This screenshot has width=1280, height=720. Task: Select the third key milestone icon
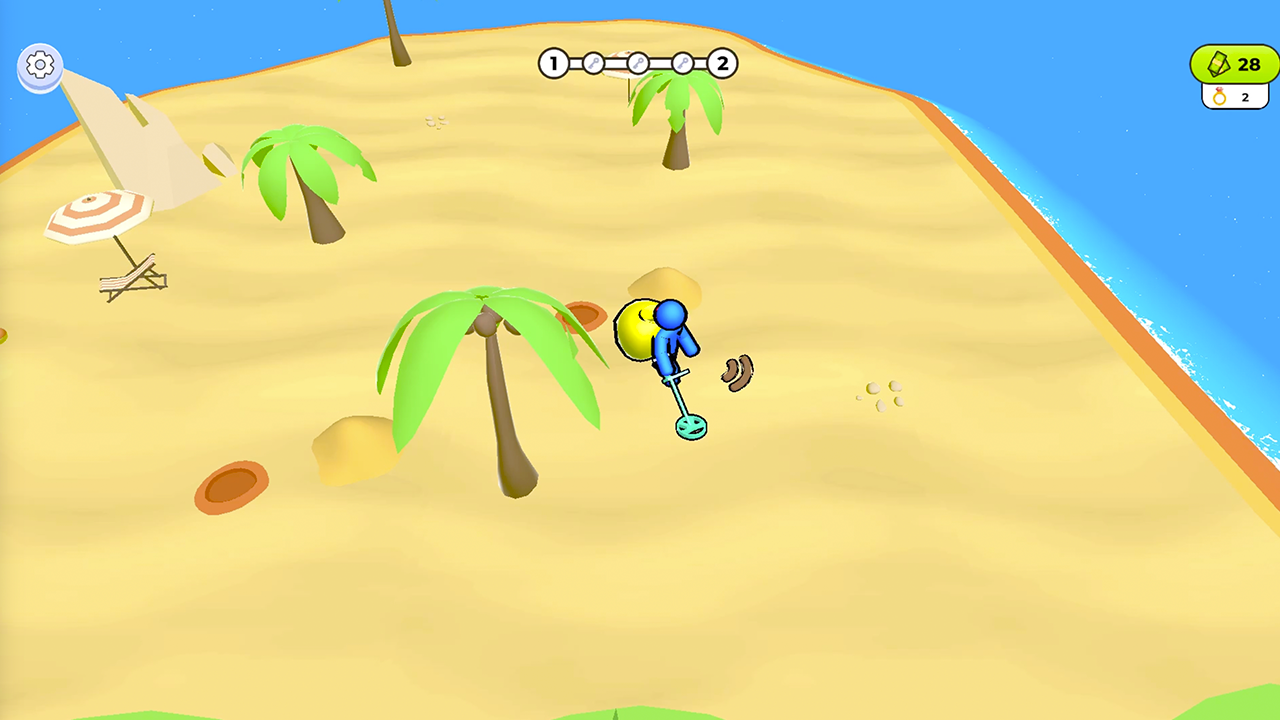683,62
